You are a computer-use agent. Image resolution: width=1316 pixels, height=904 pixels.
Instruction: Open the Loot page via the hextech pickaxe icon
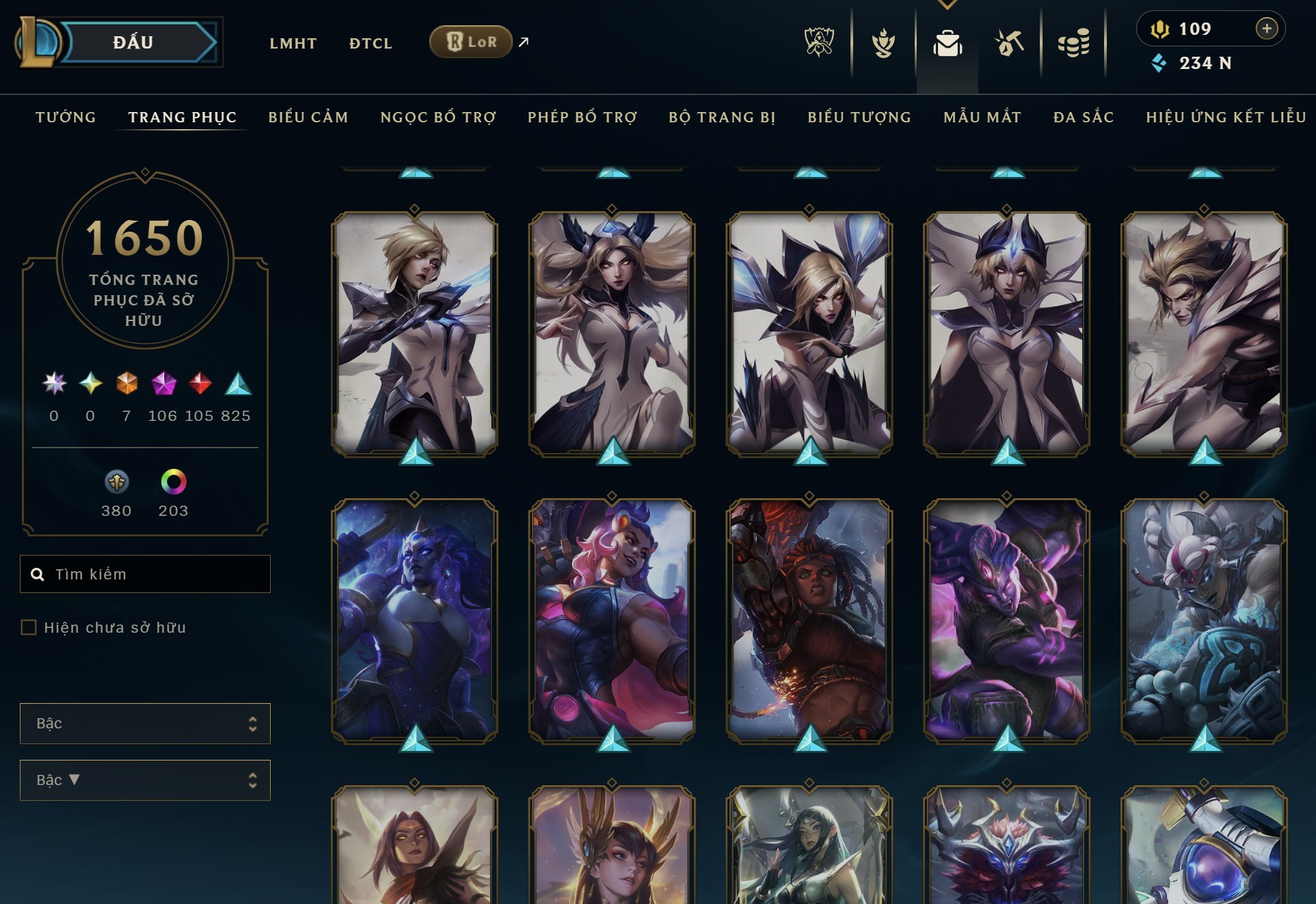(x=1010, y=43)
